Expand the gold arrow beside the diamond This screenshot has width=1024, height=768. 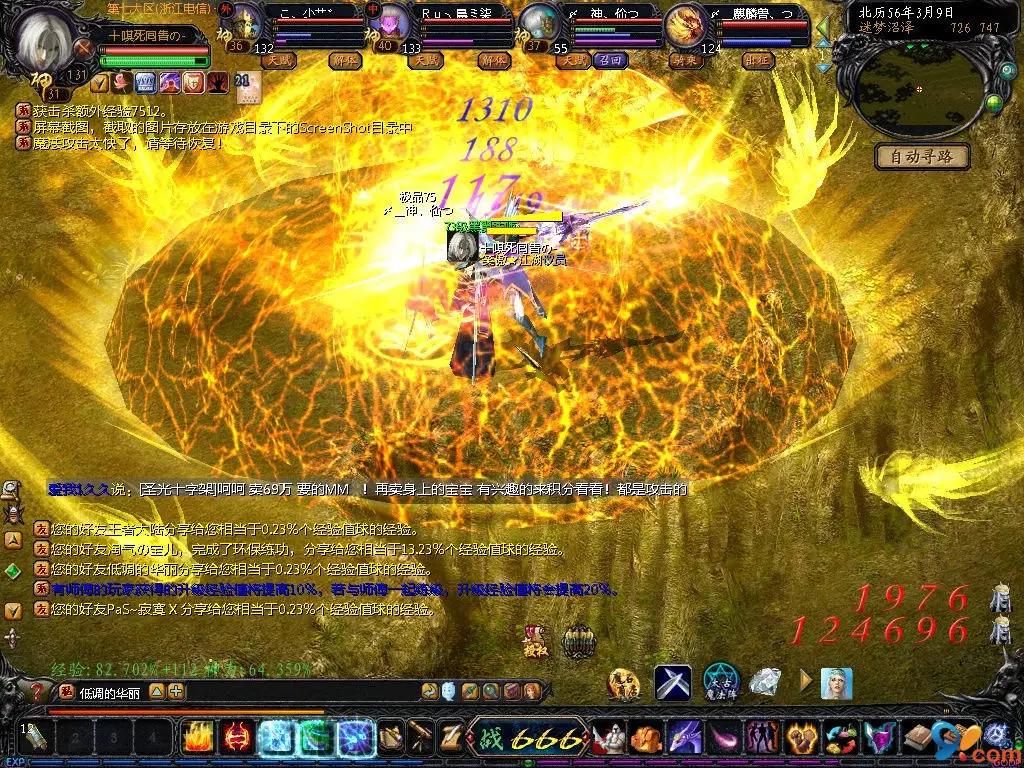click(x=805, y=683)
